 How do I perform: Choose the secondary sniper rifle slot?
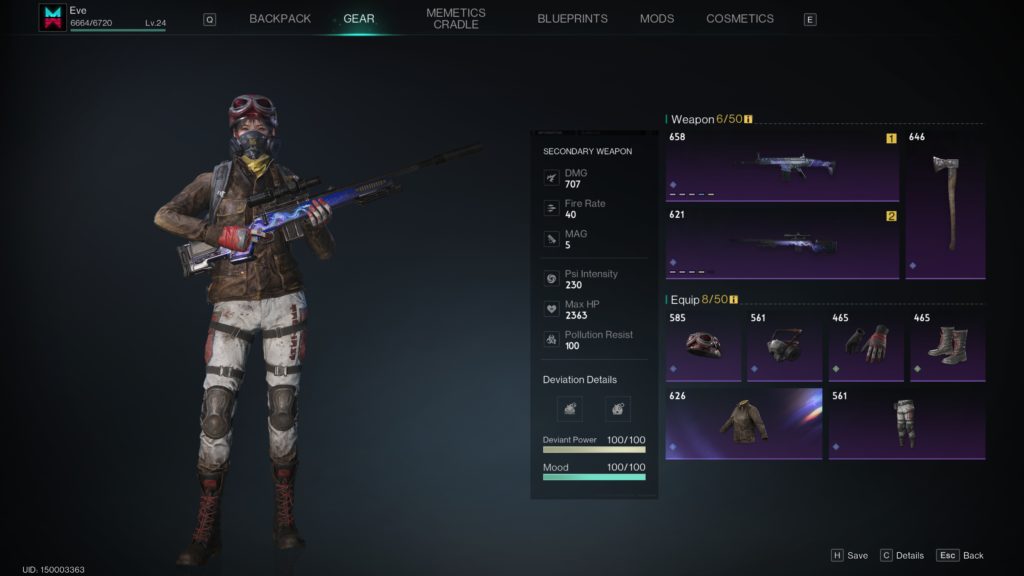pyautogui.click(x=782, y=241)
